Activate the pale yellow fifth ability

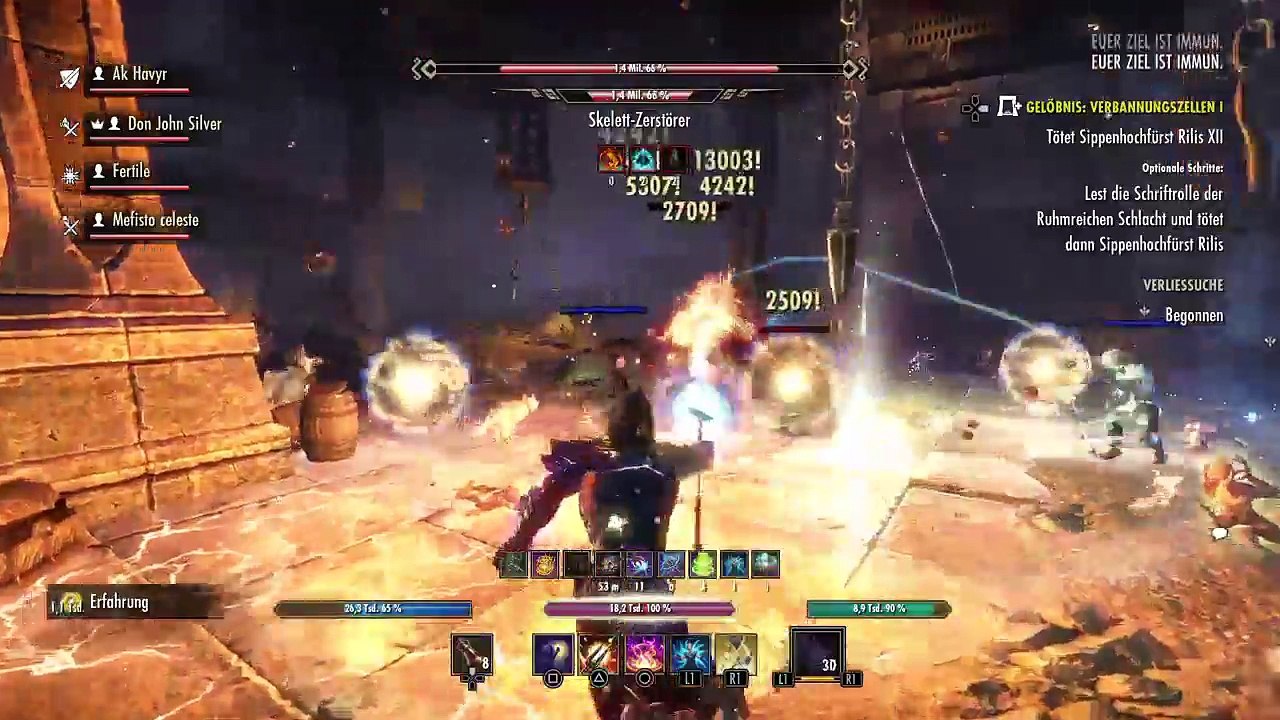[x=735, y=654]
